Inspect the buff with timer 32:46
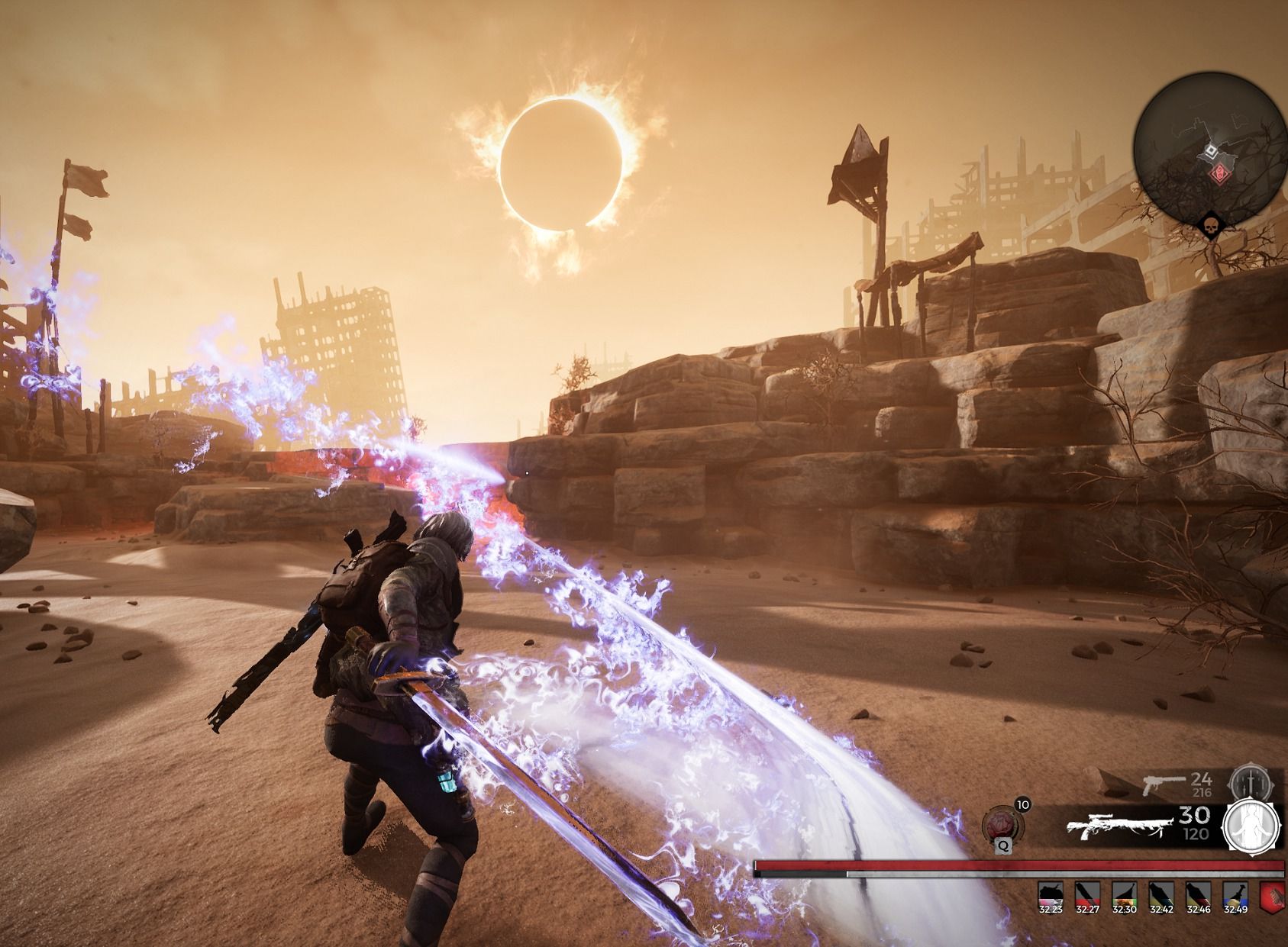This screenshot has width=1288, height=947. click(x=1199, y=894)
